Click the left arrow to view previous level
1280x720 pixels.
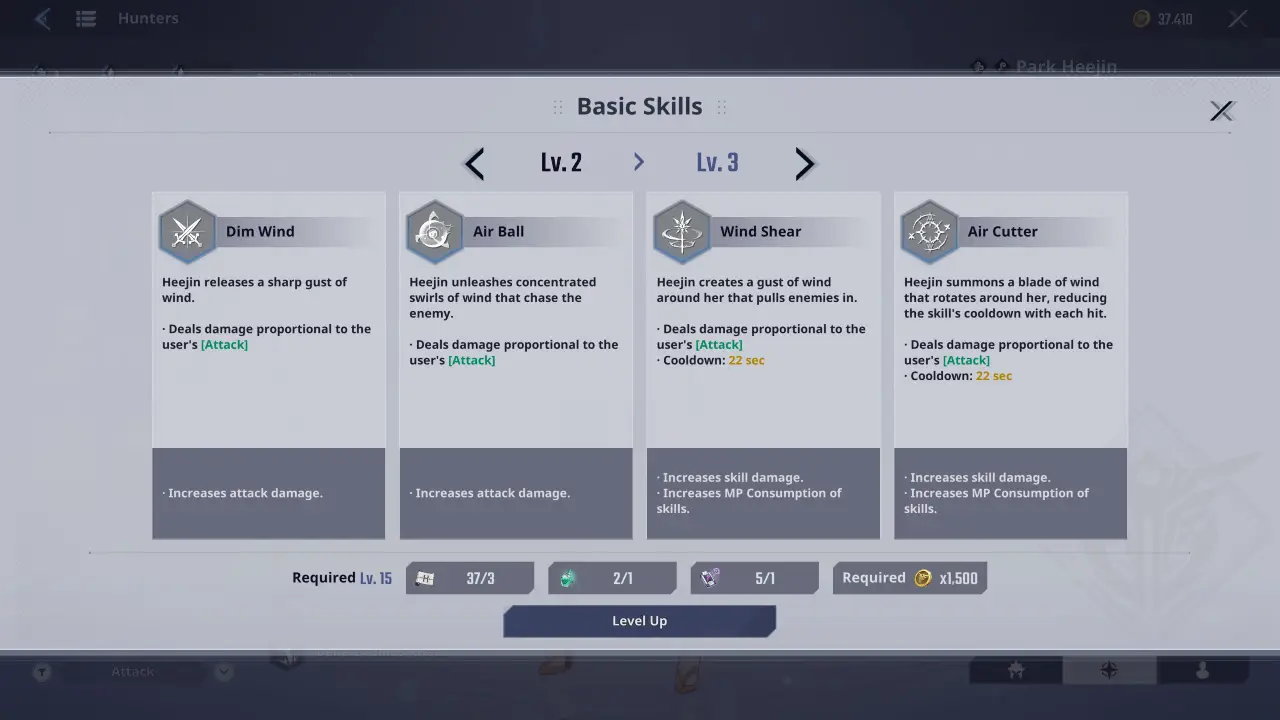[473, 163]
